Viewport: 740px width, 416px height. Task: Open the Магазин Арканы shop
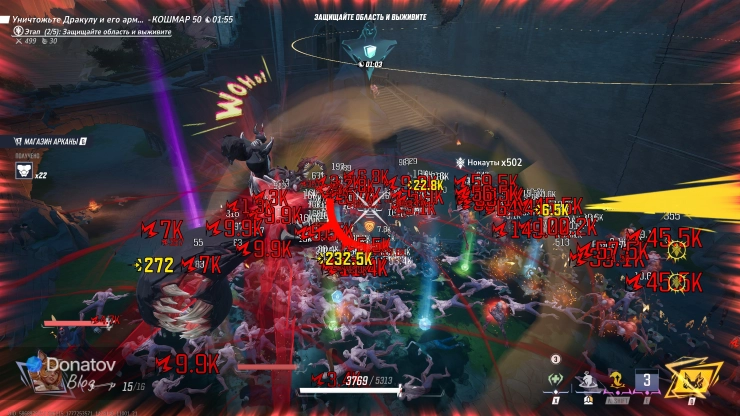50,141
